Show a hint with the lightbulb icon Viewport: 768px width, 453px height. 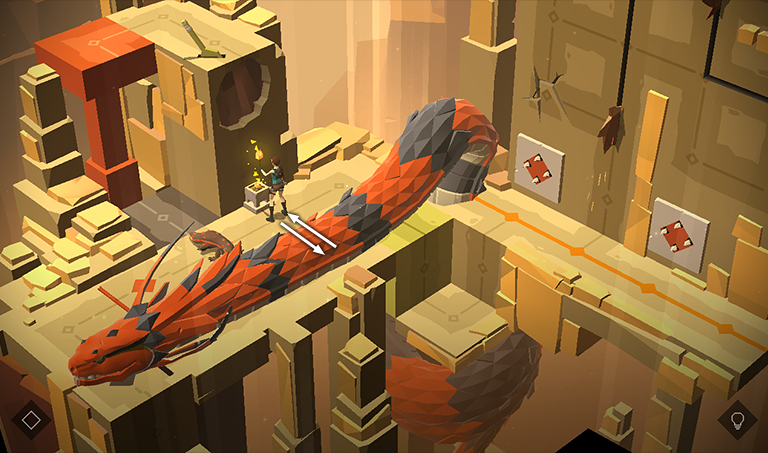[738, 419]
